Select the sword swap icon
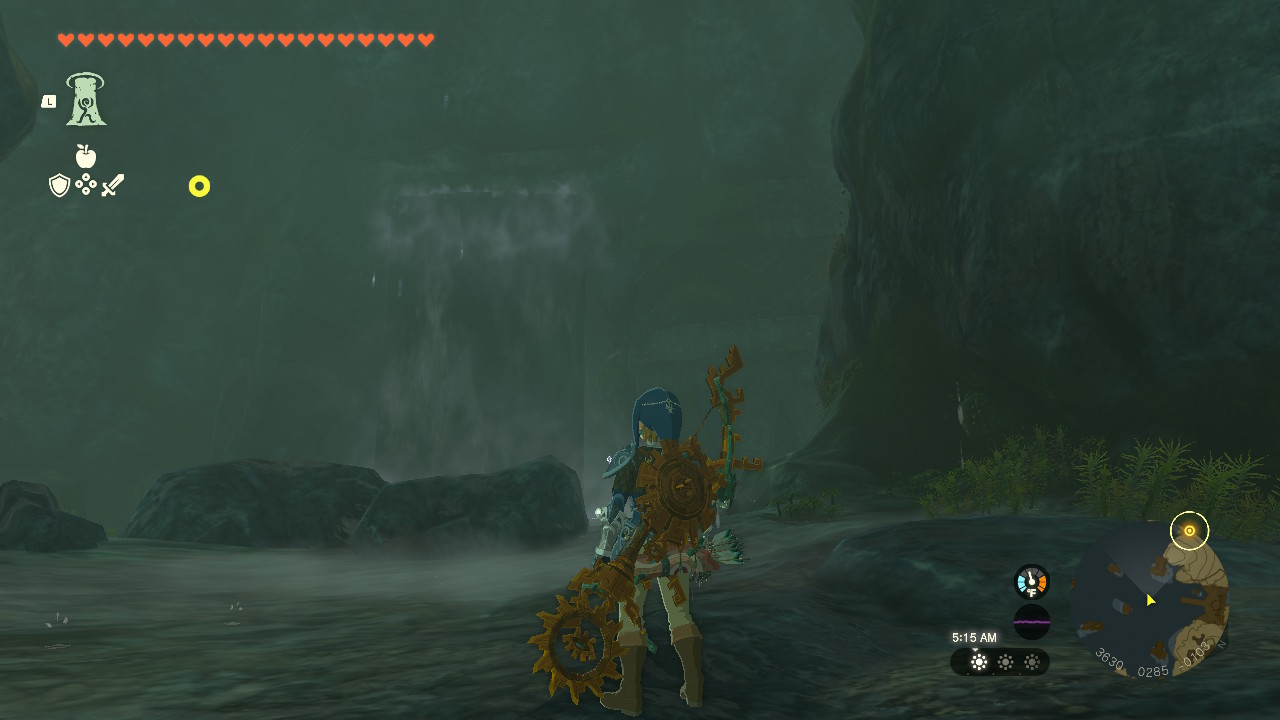Image resolution: width=1280 pixels, height=720 pixels. click(113, 184)
